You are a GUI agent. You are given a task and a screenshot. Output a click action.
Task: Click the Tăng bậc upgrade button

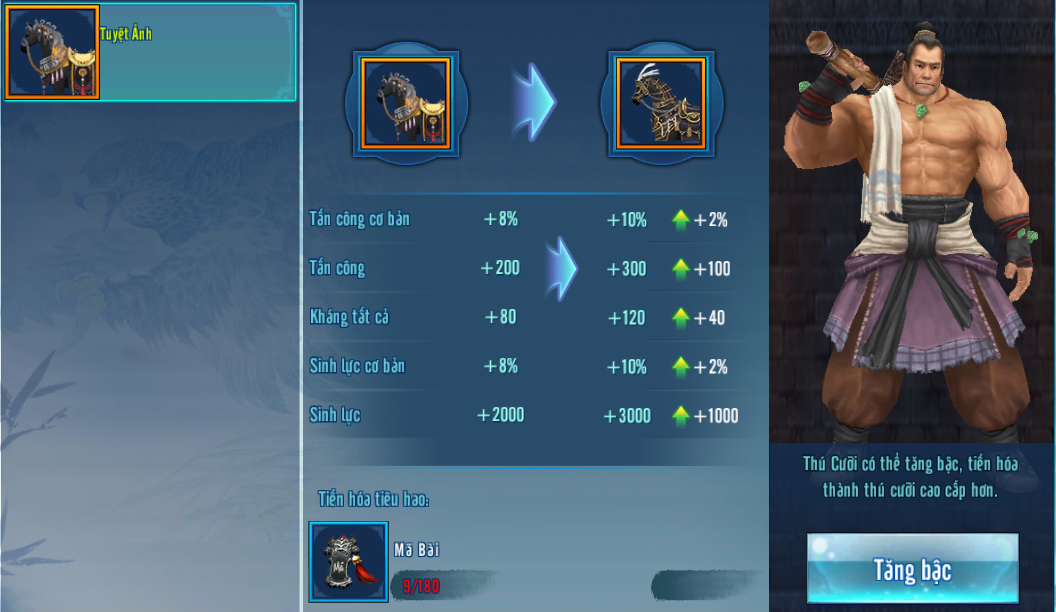(912, 569)
